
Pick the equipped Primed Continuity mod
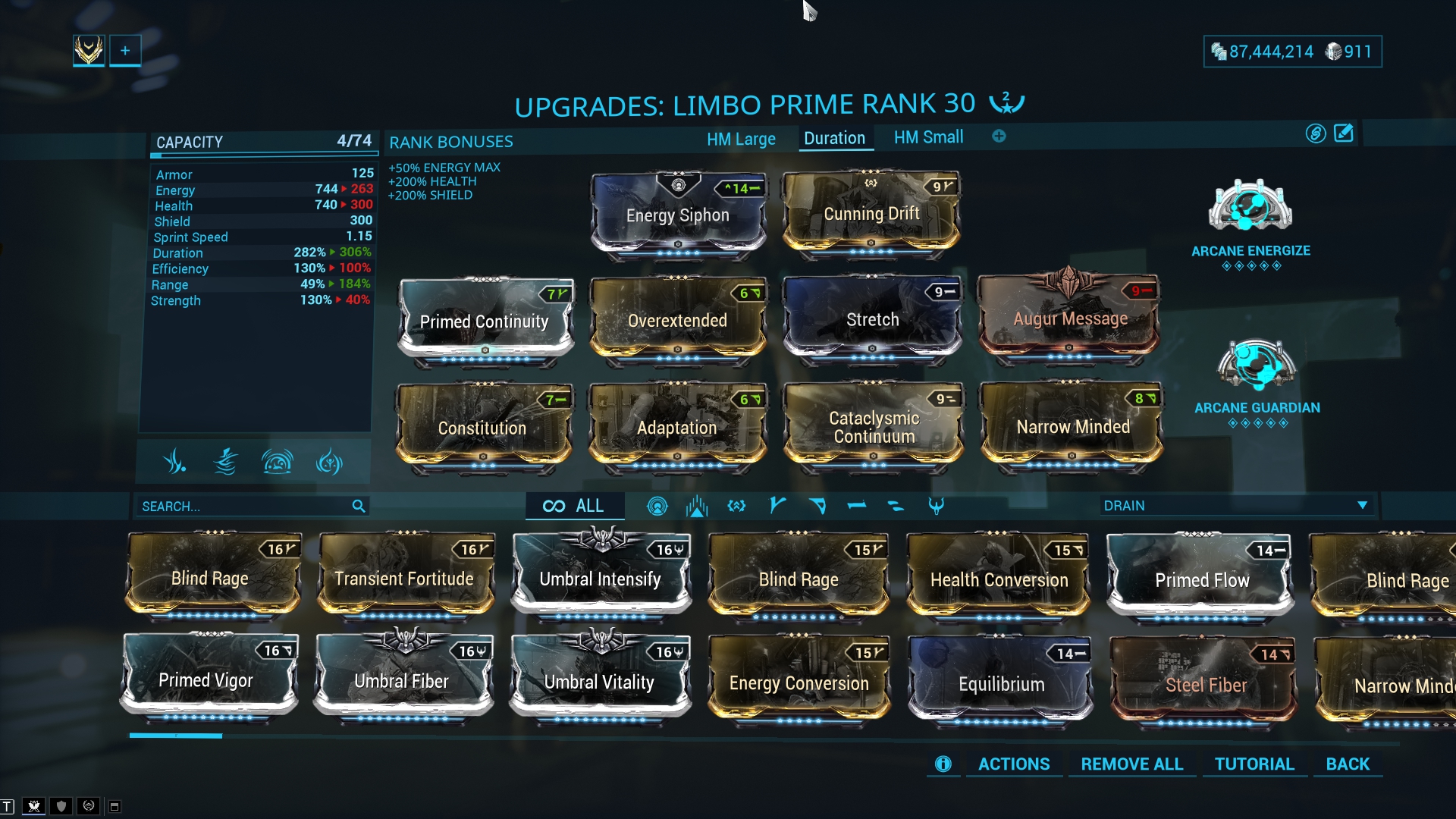[485, 321]
